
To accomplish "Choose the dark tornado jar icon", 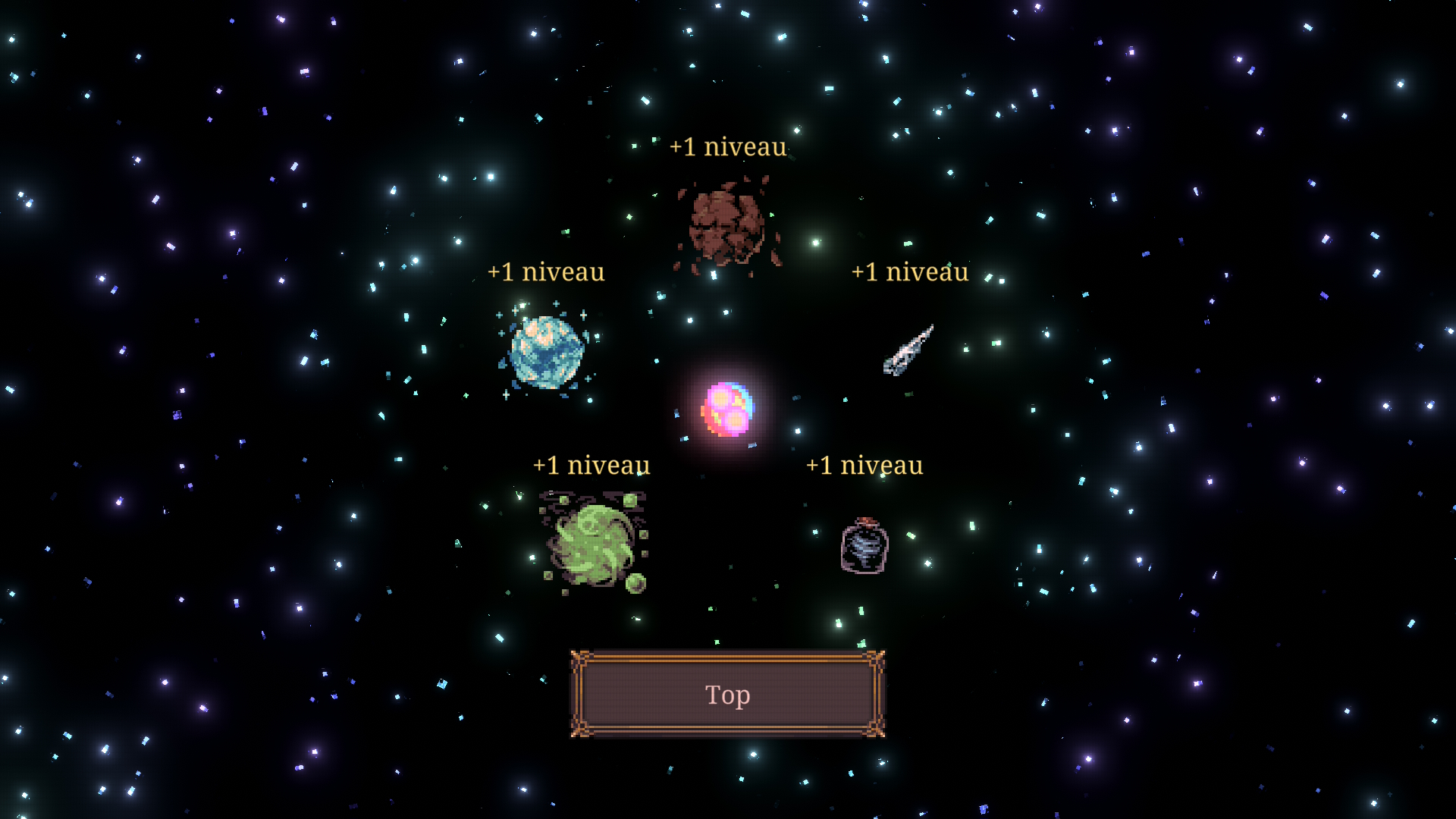I will point(864,546).
